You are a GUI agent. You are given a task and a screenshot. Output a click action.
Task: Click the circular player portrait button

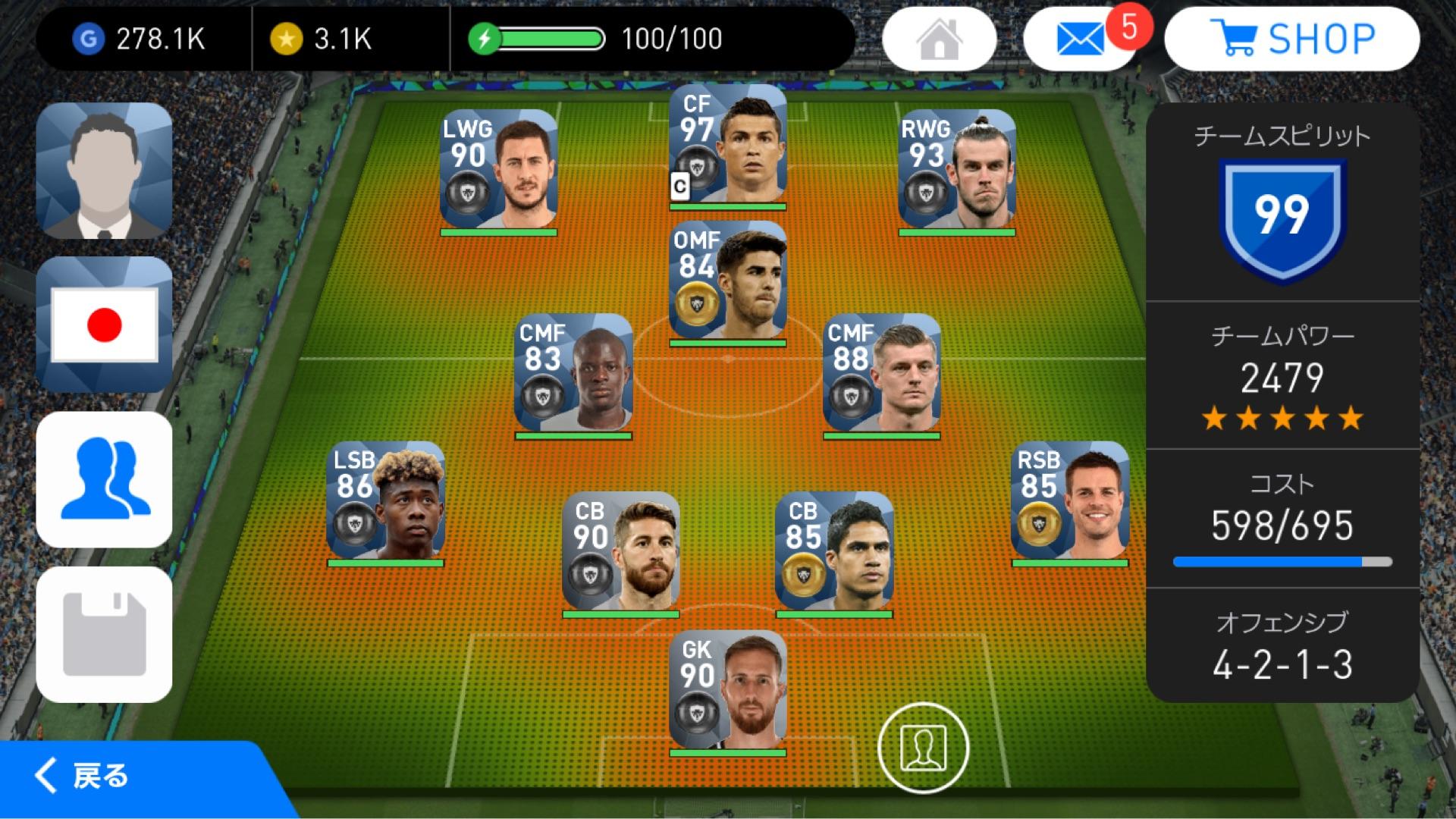pos(923,748)
